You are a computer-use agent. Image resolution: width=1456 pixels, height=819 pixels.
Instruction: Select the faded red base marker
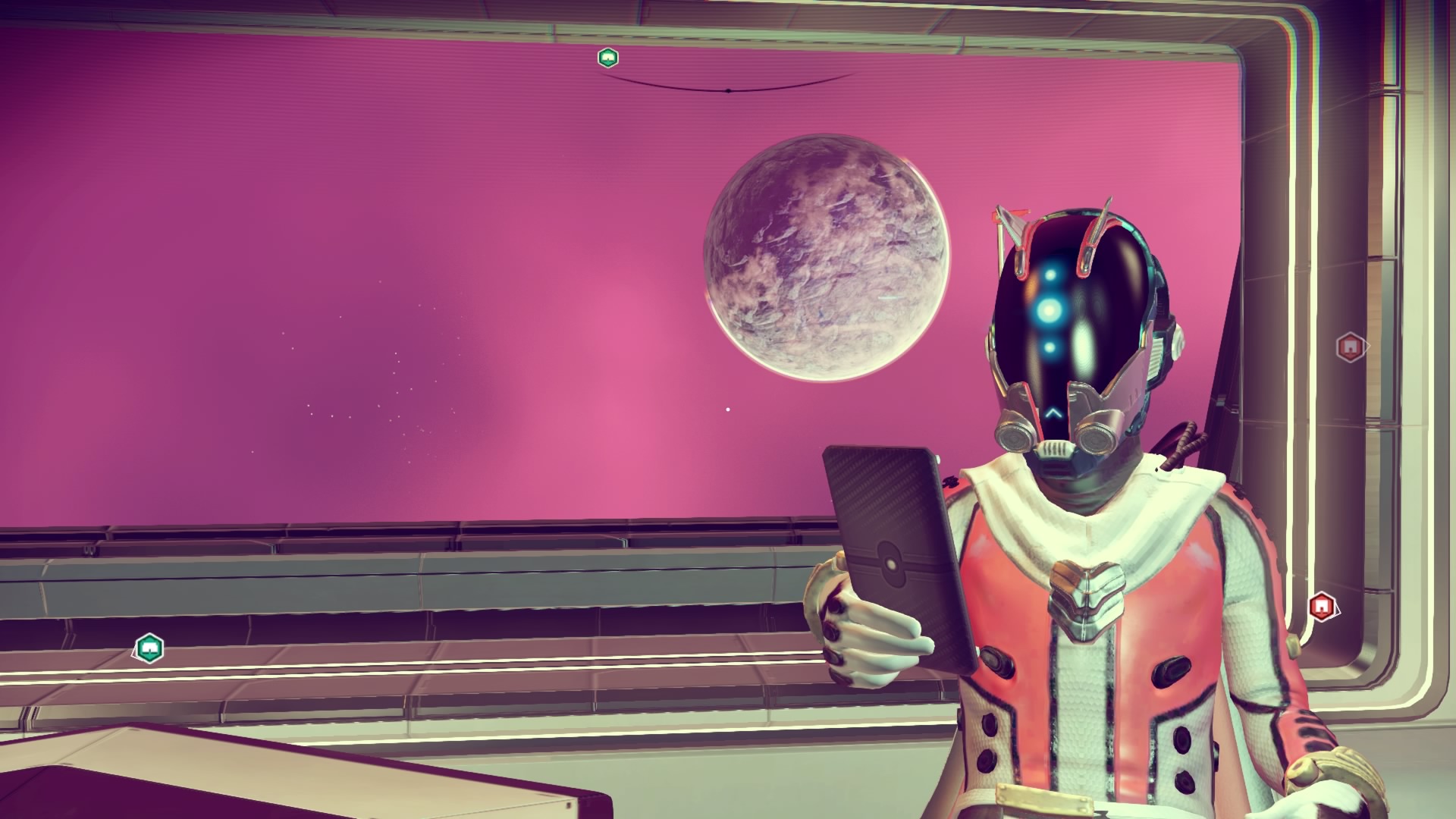tap(1349, 347)
